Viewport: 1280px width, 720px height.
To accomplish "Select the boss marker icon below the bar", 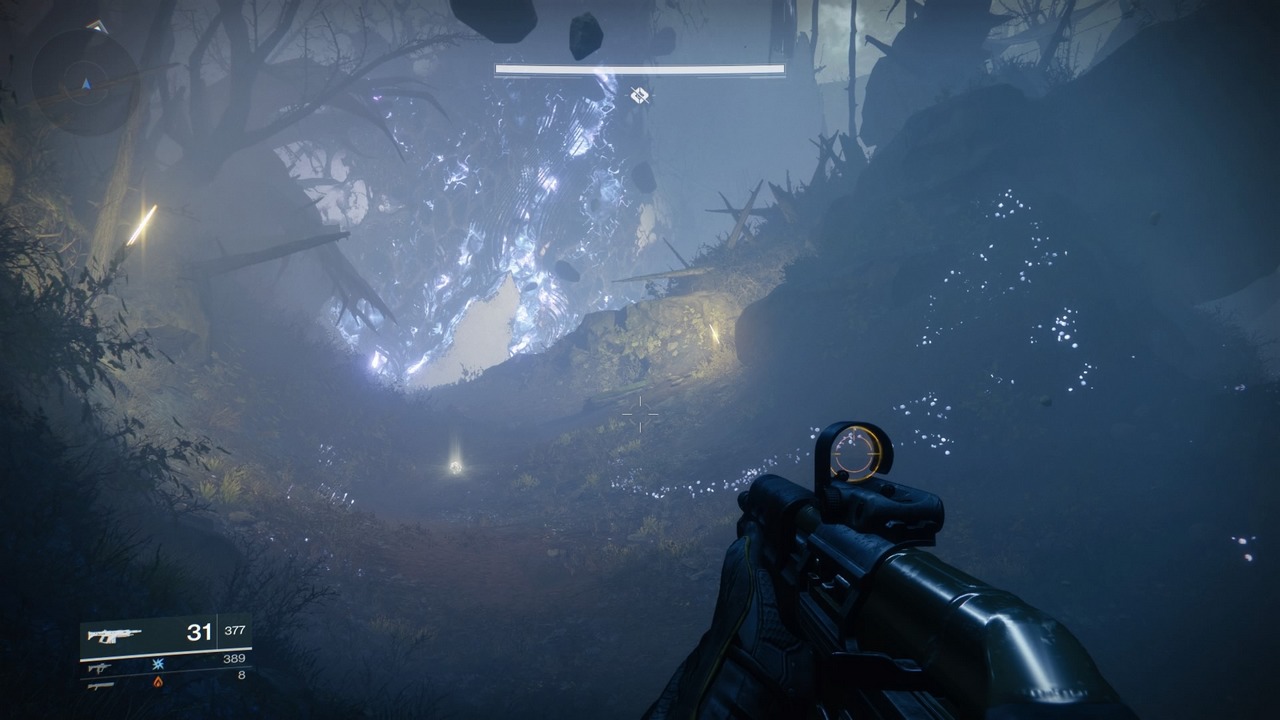I will click(640, 95).
